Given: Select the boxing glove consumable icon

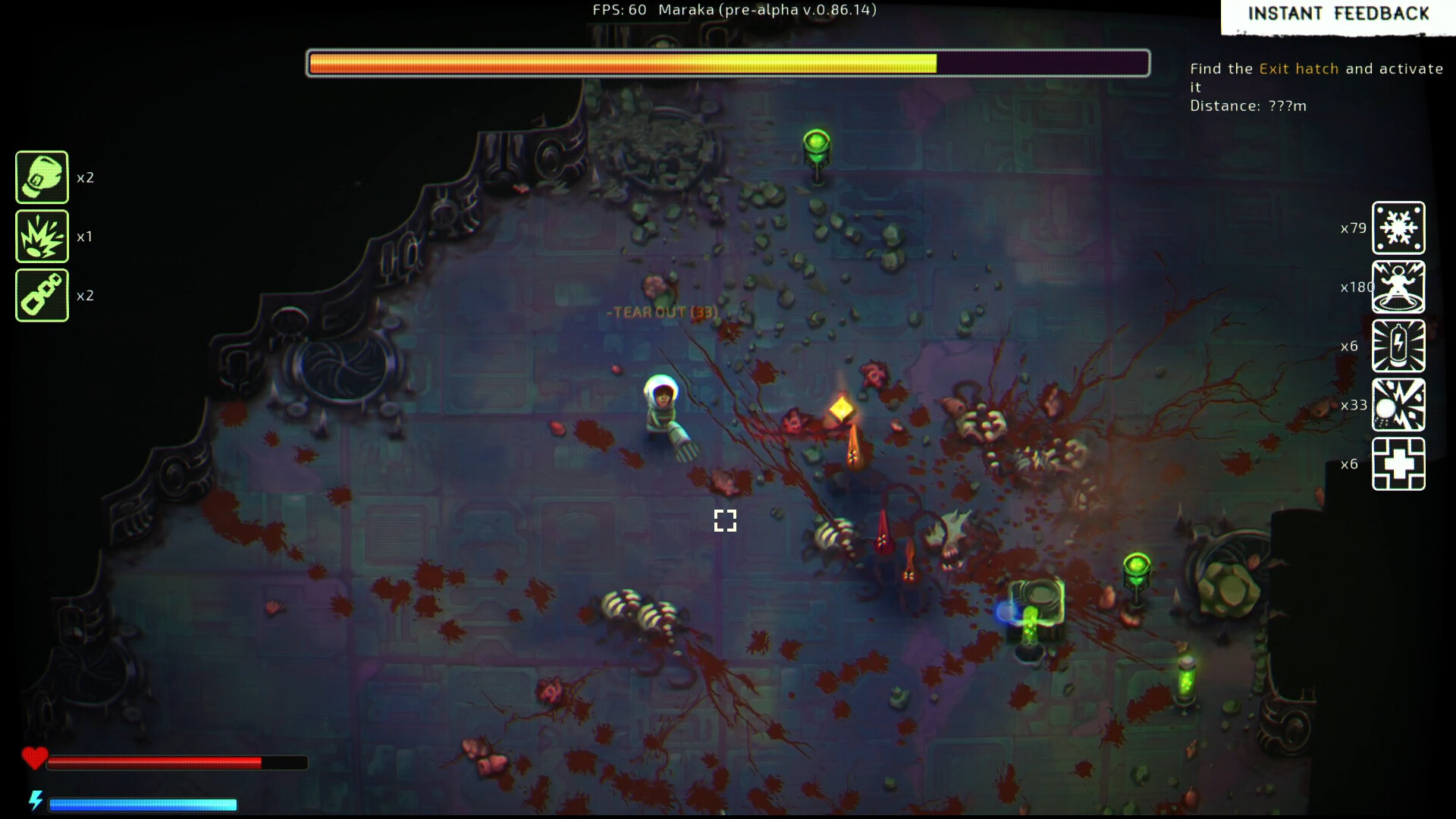Looking at the screenshot, I should 42,177.
